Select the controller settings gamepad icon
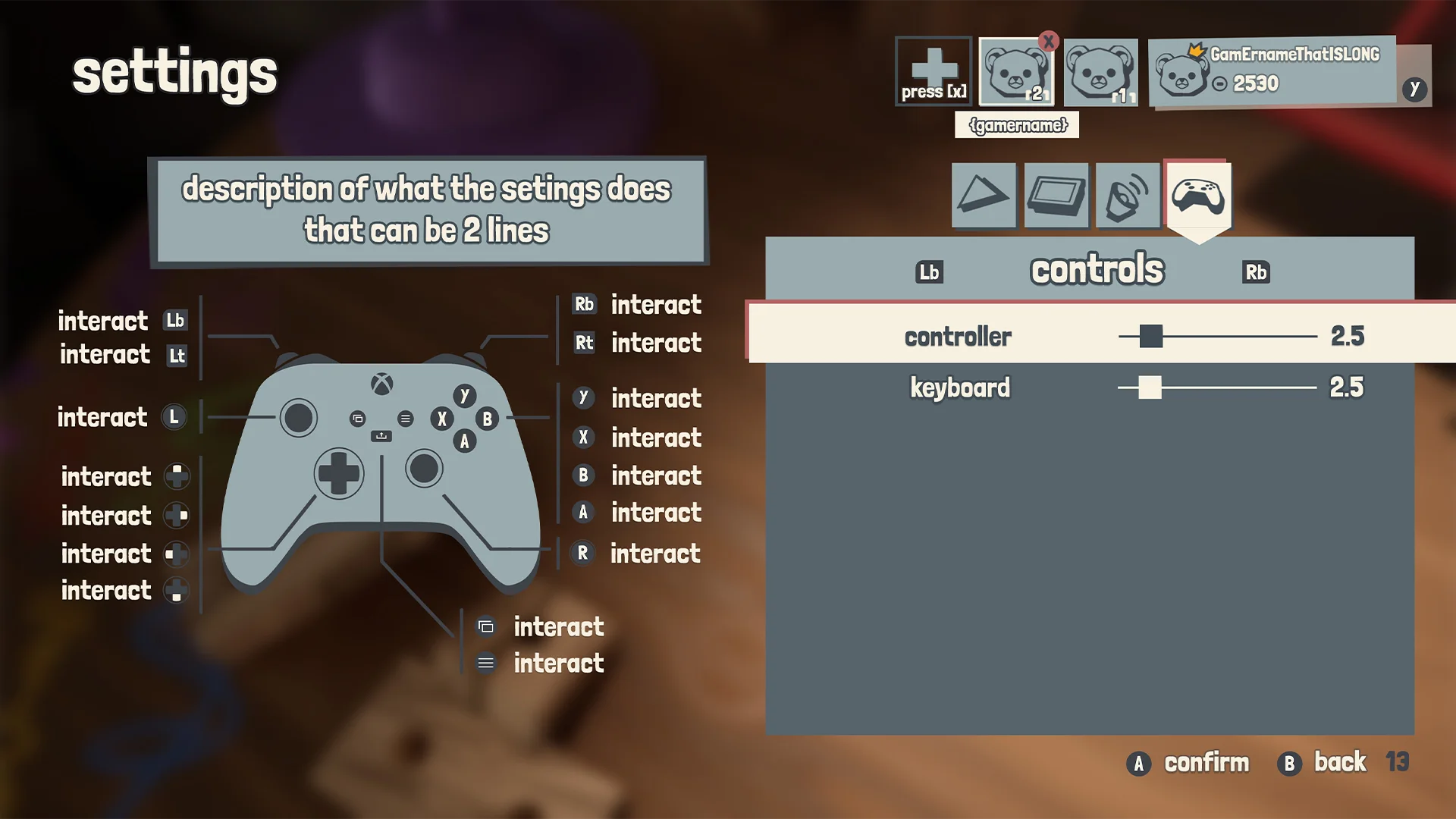 [1199, 196]
